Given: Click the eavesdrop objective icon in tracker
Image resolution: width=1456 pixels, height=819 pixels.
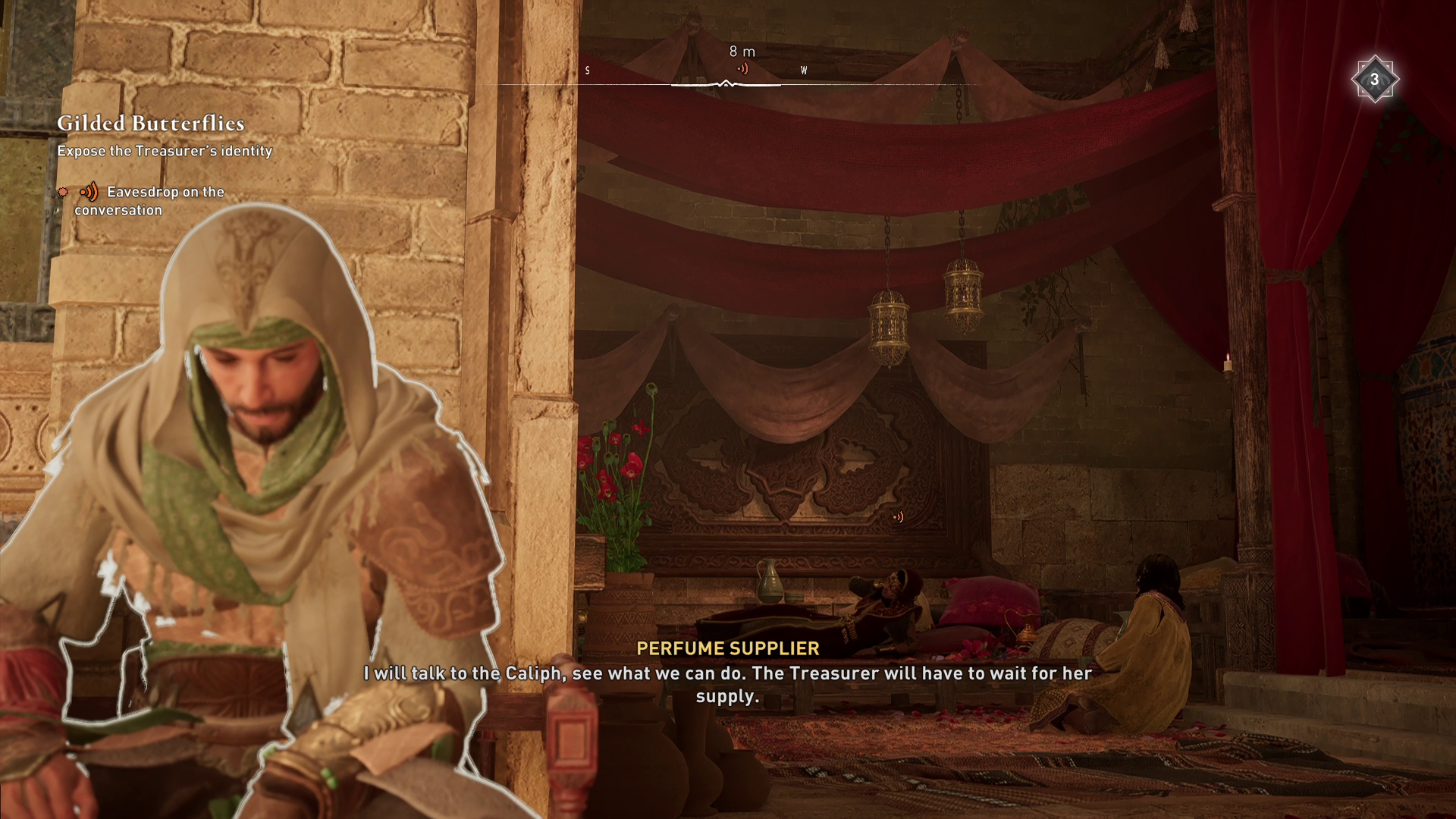Looking at the screenshot, I should (x=89, y=192).
